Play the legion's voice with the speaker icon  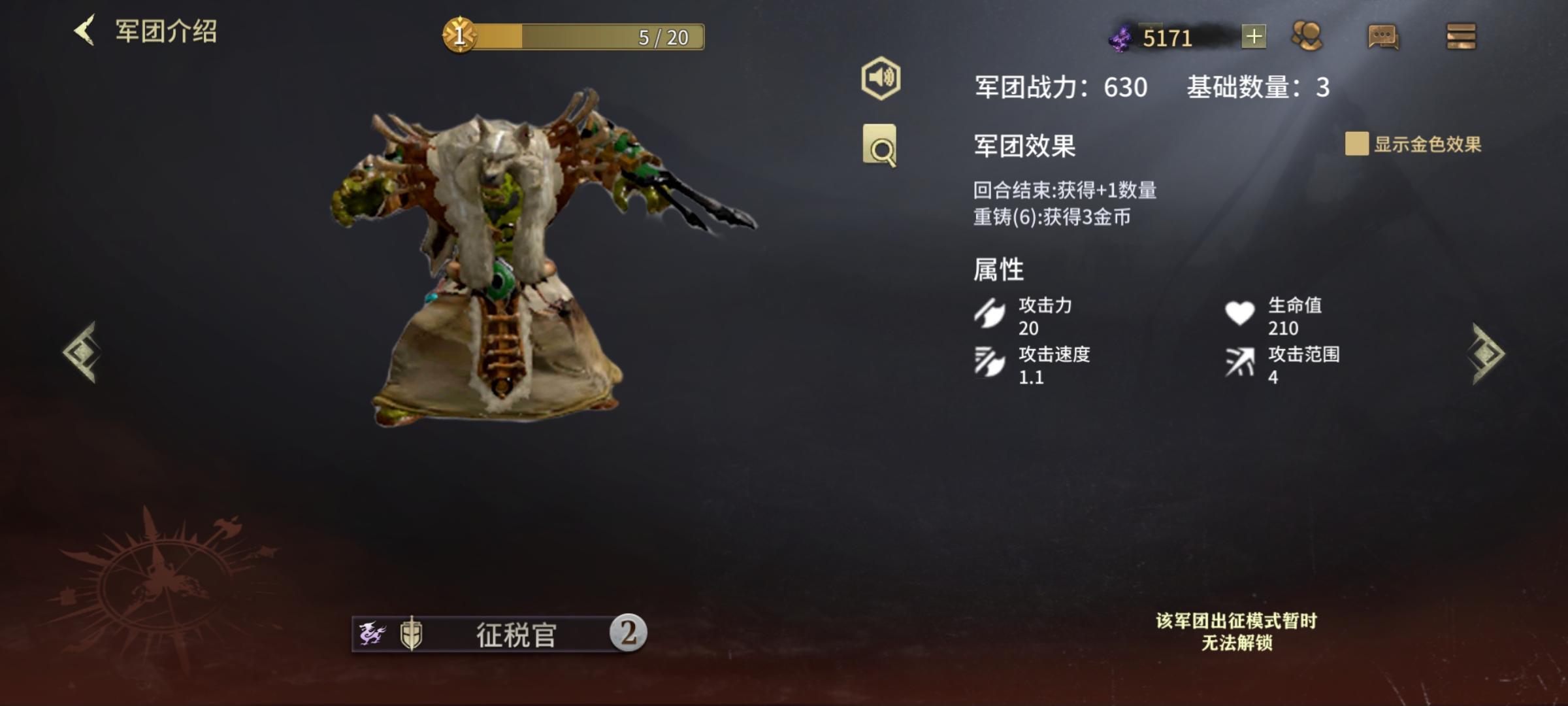(881, 78)
